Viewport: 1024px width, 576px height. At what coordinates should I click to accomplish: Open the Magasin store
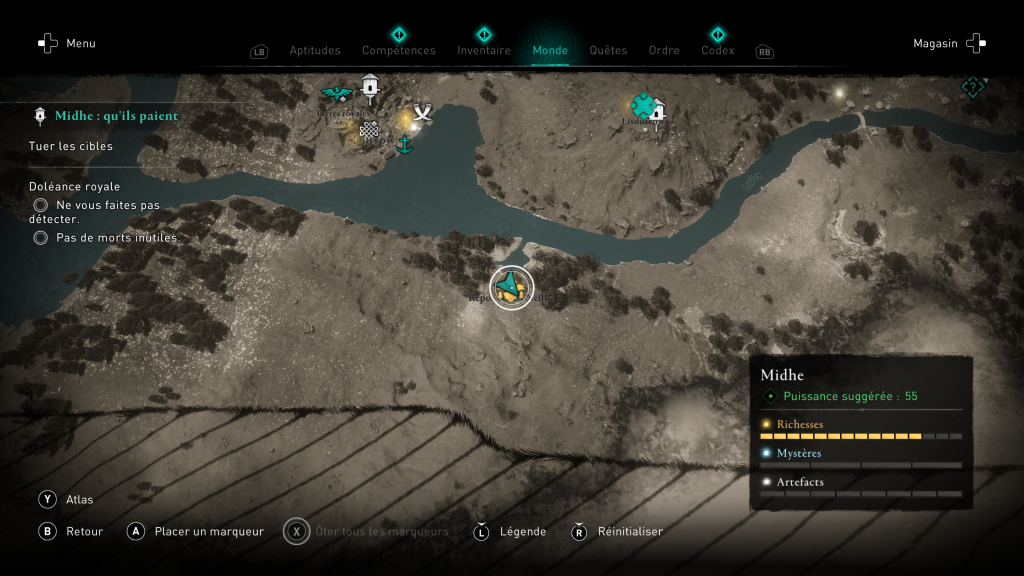point(948,44)
